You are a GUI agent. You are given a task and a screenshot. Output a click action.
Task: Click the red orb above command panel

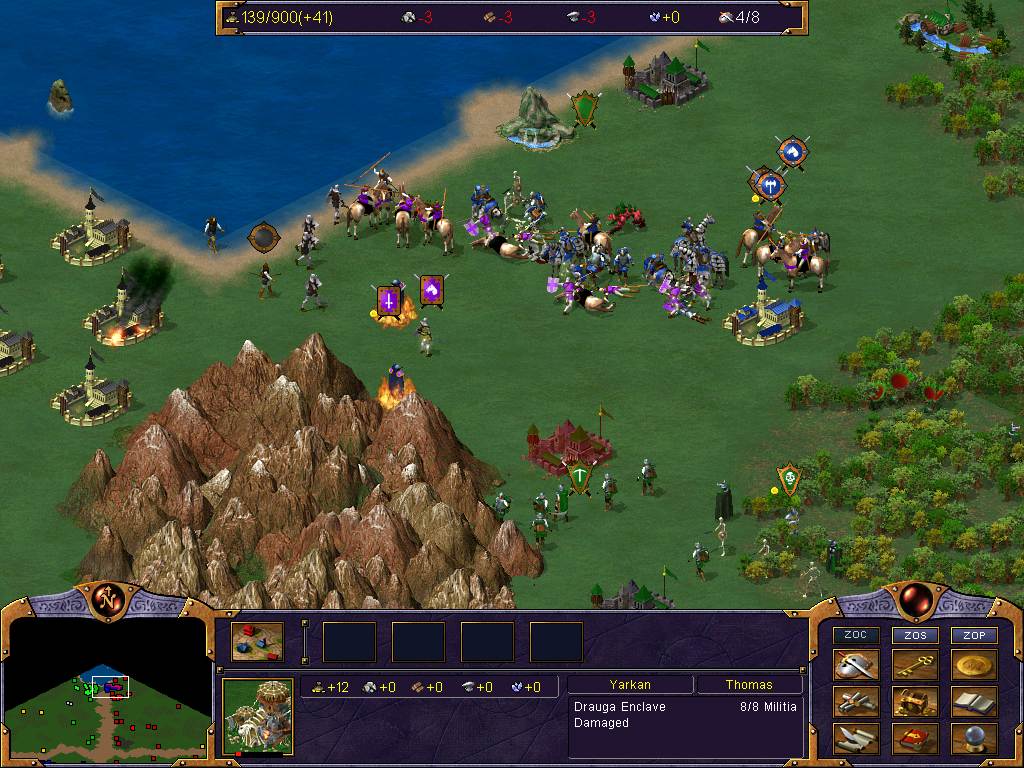914,600
